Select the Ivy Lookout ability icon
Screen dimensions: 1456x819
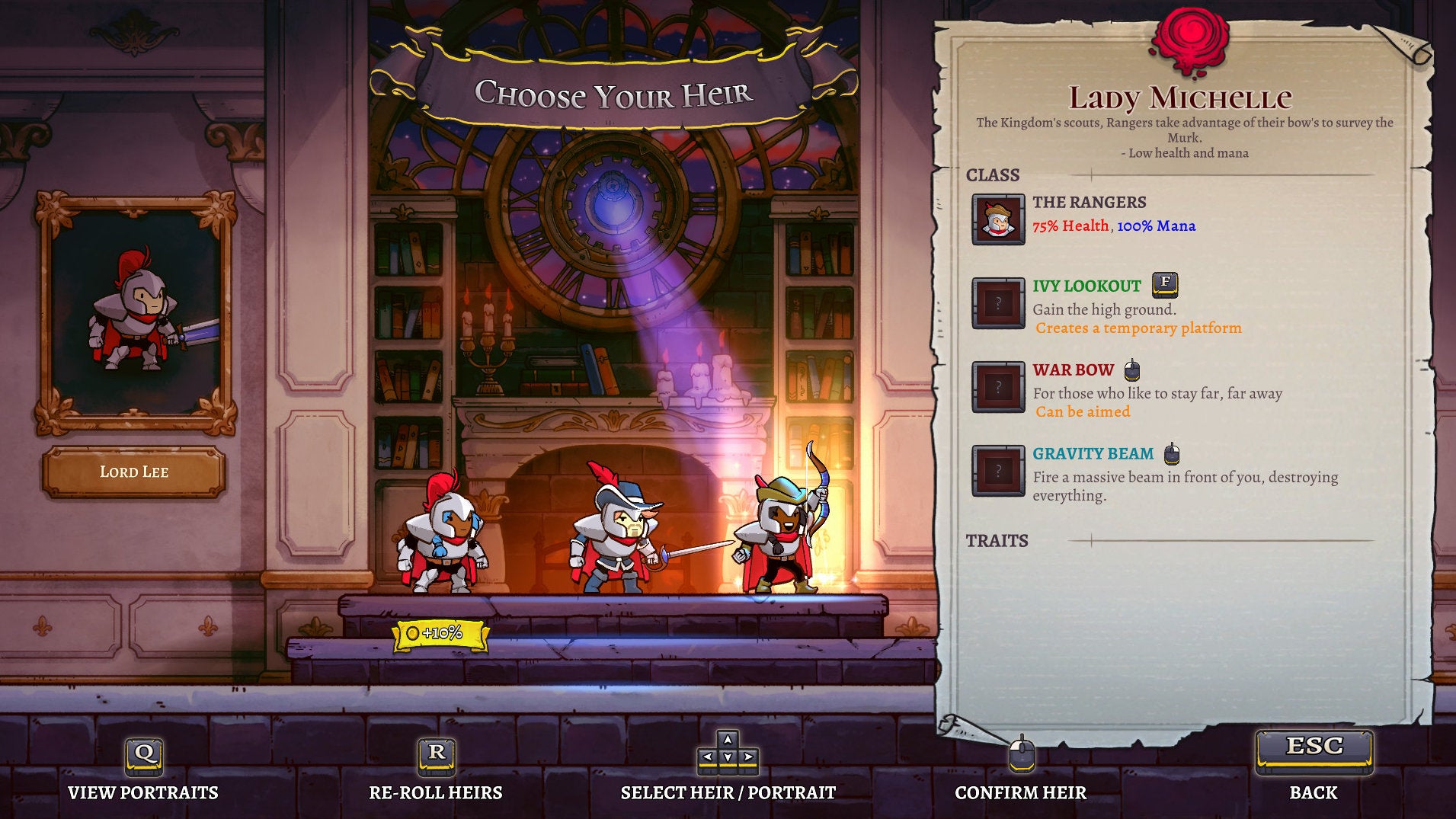click(x=998, y=299)
